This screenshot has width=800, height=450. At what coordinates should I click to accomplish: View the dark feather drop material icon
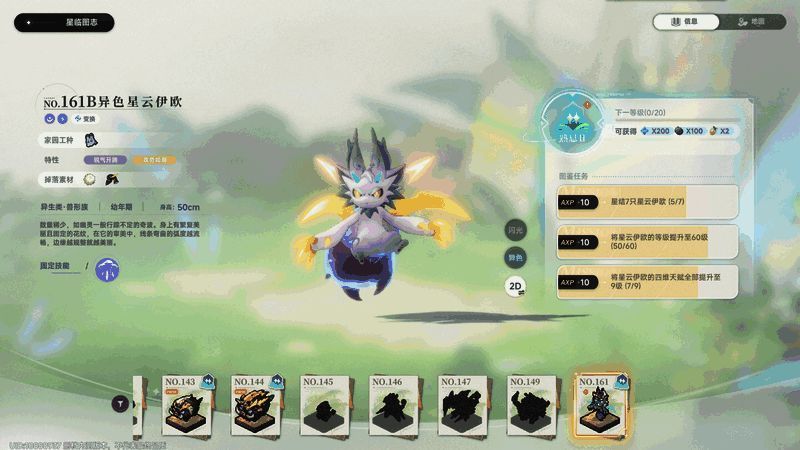(x=111, y=179)
